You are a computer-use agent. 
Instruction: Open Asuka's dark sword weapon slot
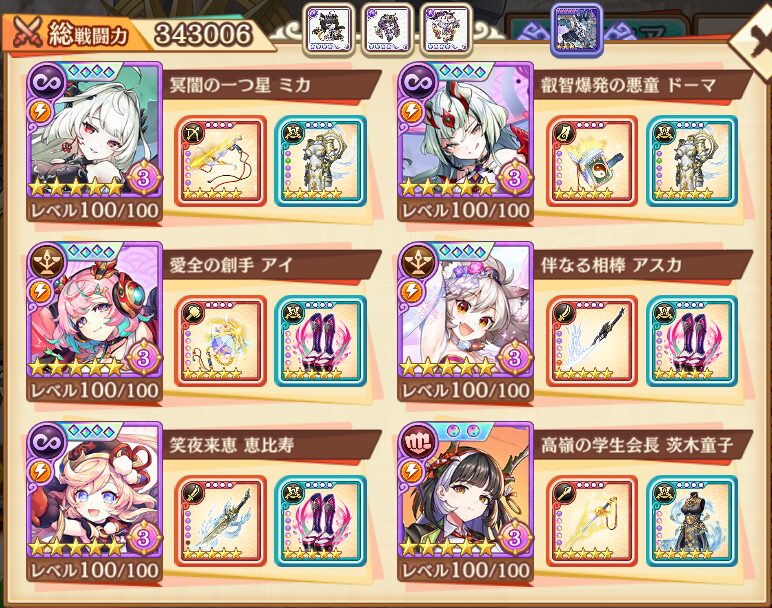[x=592, y=341]
